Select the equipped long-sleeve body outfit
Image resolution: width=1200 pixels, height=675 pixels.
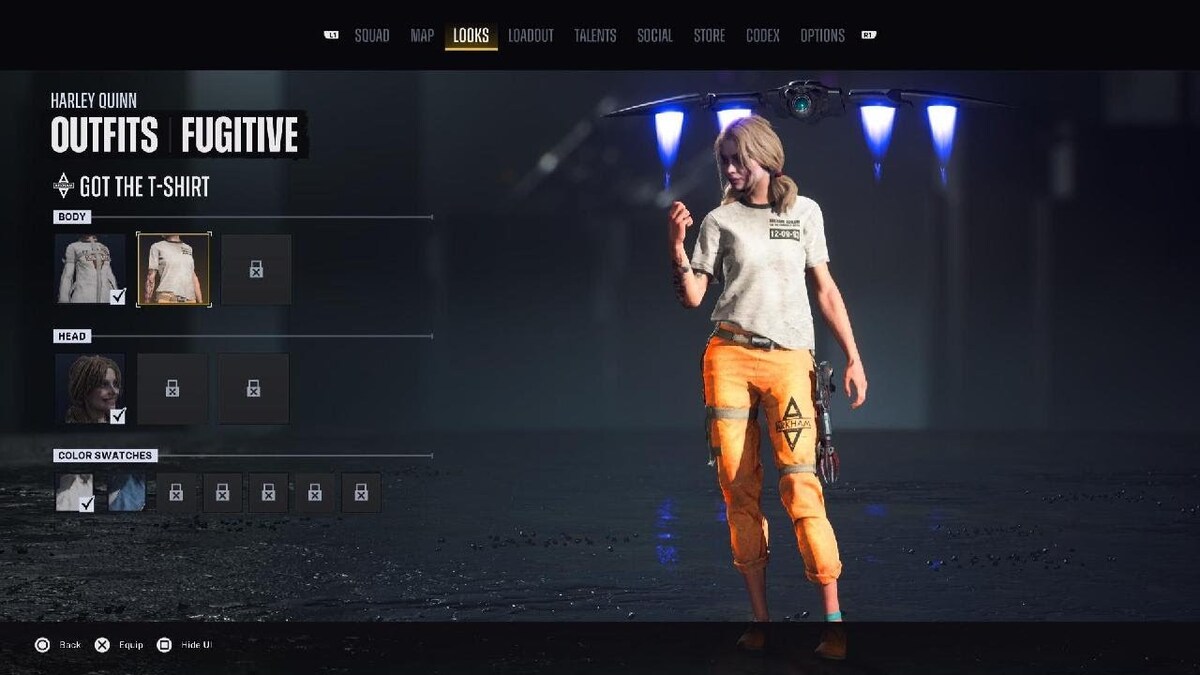coord(90,269)
